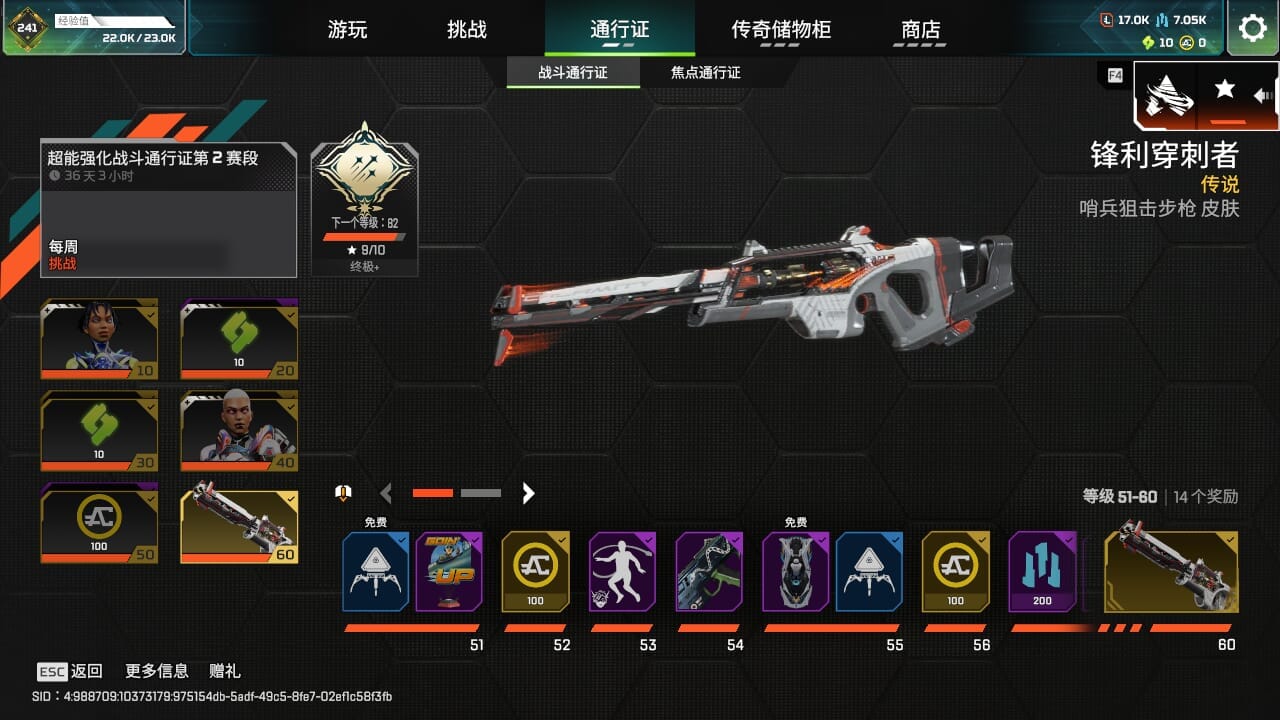Screen dimensions: 1280x720
Task: Open the gear settings menu
Action: pos(1252,28)
